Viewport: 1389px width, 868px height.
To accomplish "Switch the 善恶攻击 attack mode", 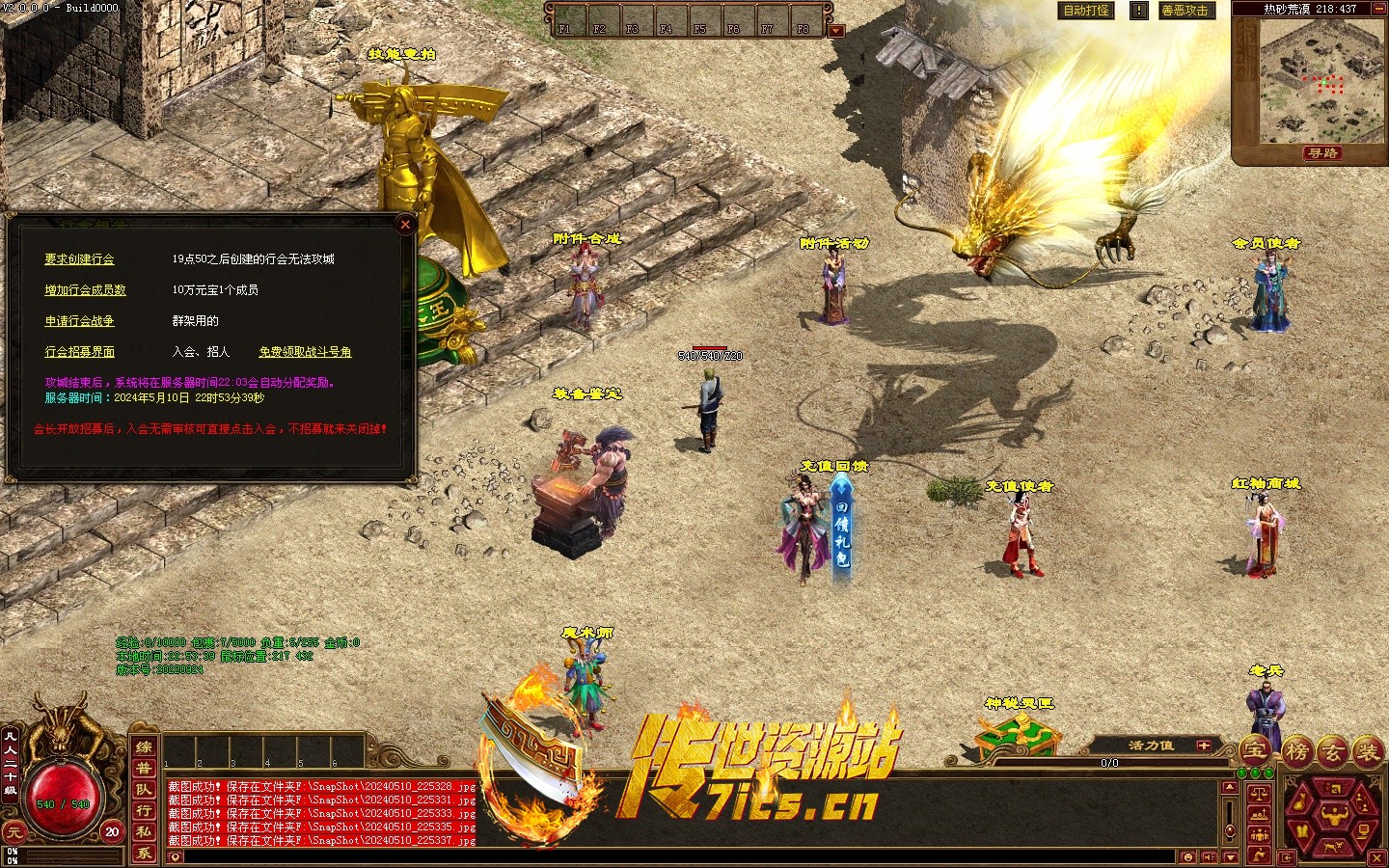I will (1185, 11).
